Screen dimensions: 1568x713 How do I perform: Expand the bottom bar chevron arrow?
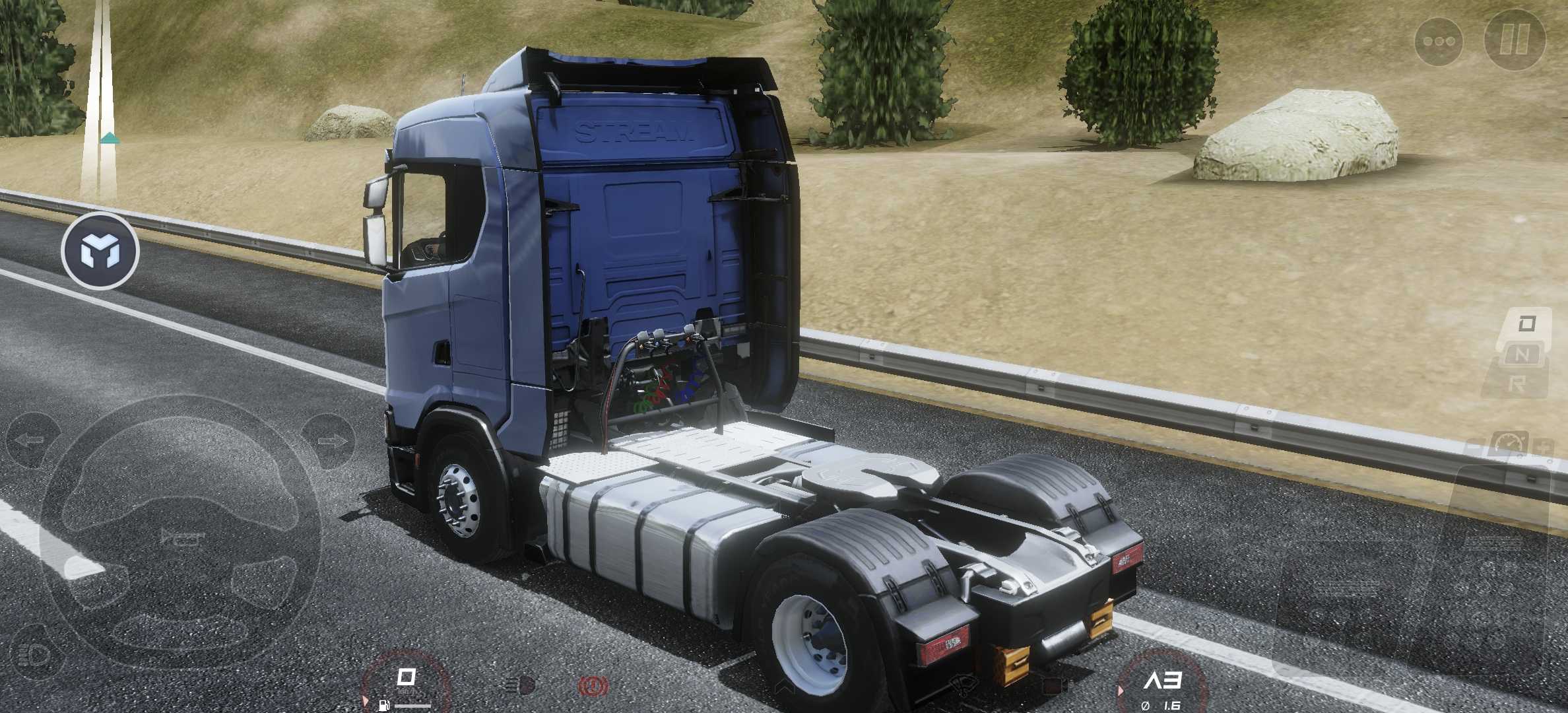(x=785, y=687)
